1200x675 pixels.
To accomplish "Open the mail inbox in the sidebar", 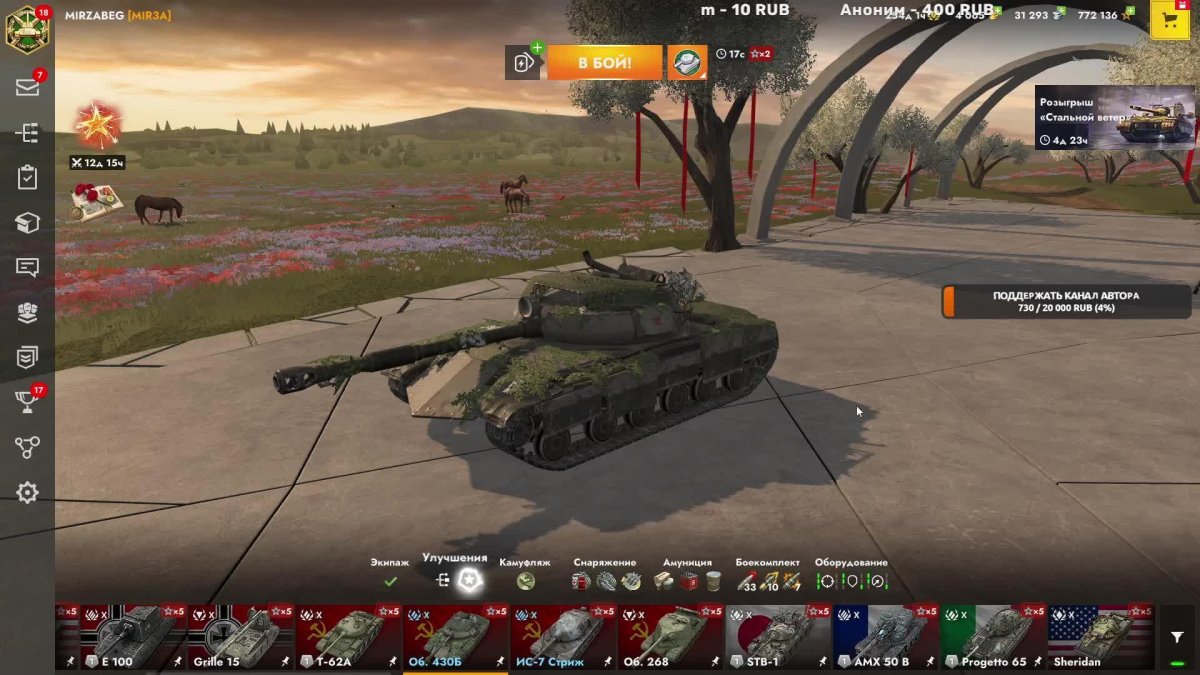I will (x=27, y=87).
